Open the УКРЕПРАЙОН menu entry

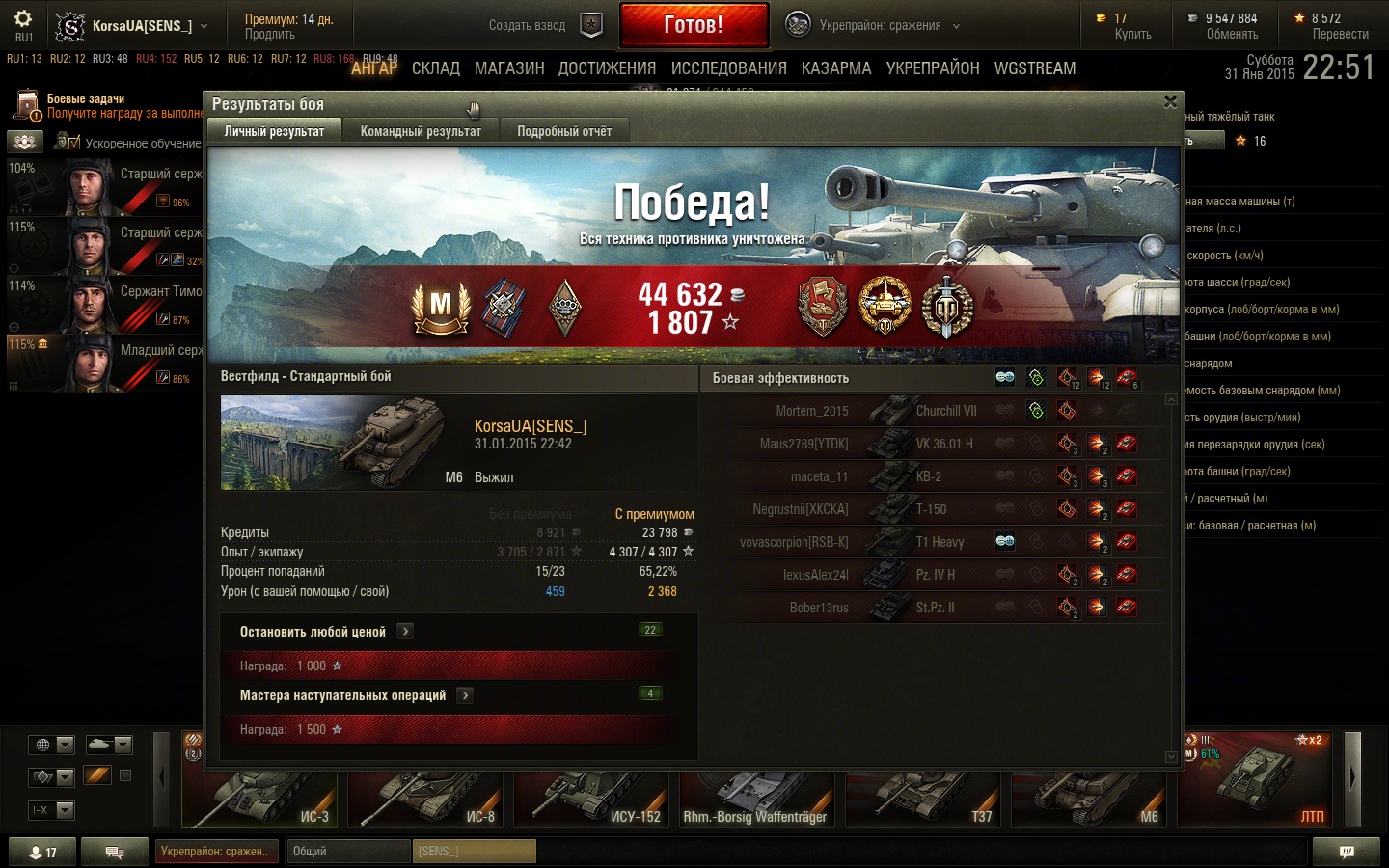pyautogui.click(x=933, y=68)
